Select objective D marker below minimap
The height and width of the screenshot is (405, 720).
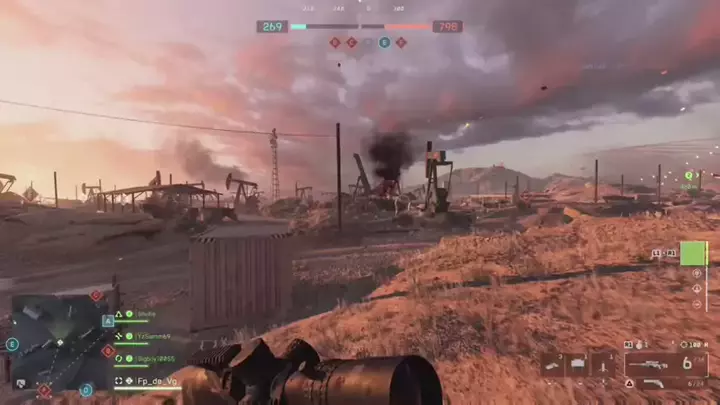click(x=86, y=389)
